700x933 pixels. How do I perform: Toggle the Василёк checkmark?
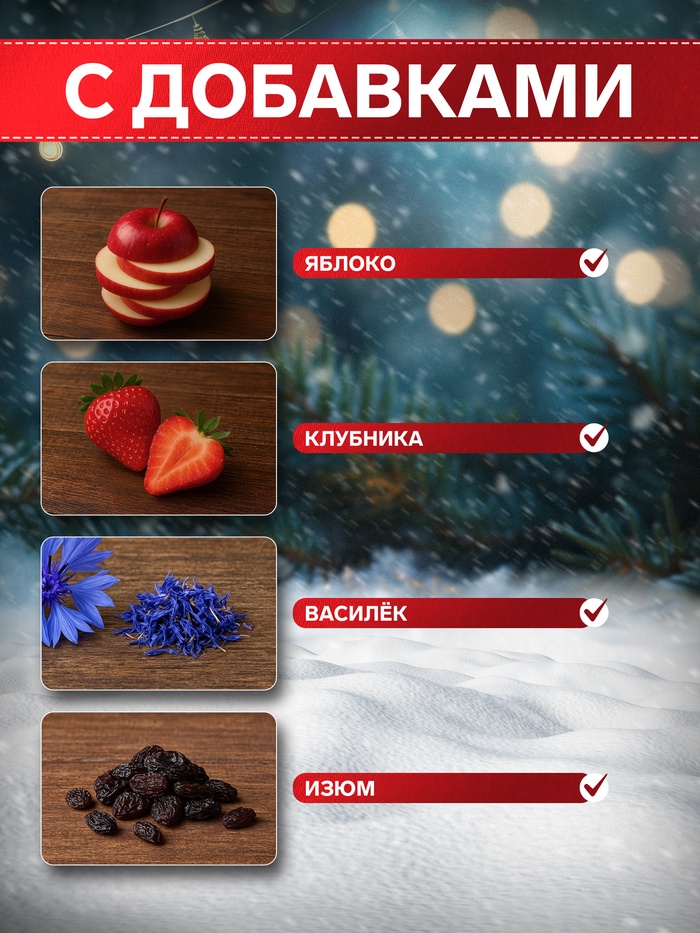click(594, 612)
